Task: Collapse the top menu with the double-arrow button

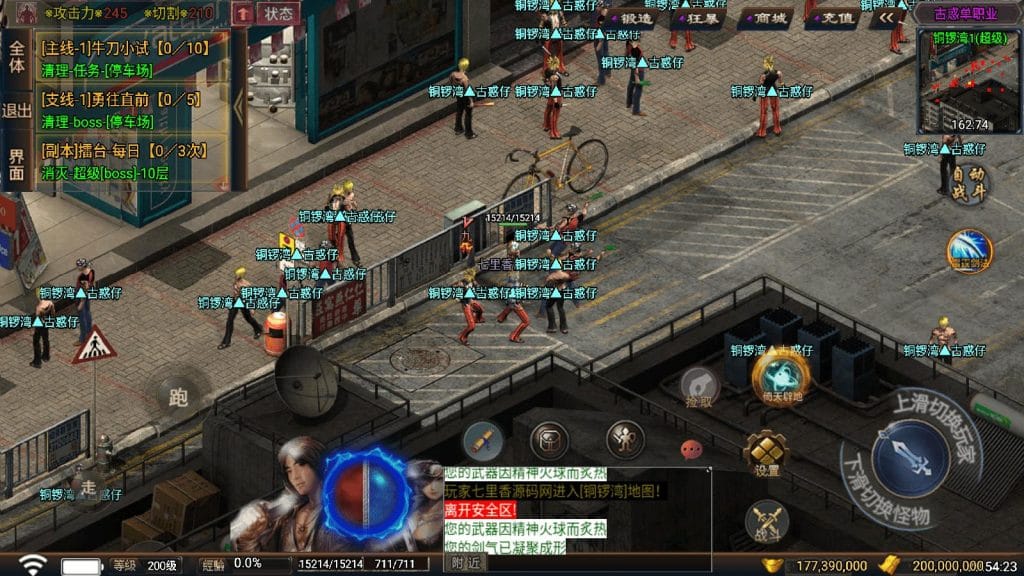Action: 886,18
